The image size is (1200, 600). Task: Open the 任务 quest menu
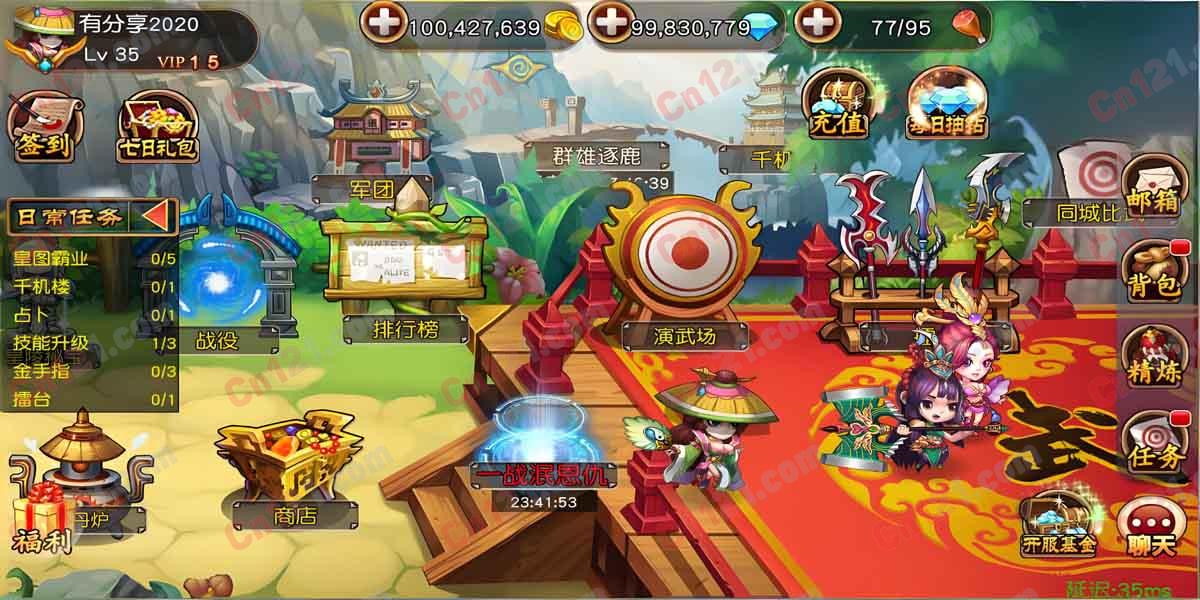point(1153,442)
